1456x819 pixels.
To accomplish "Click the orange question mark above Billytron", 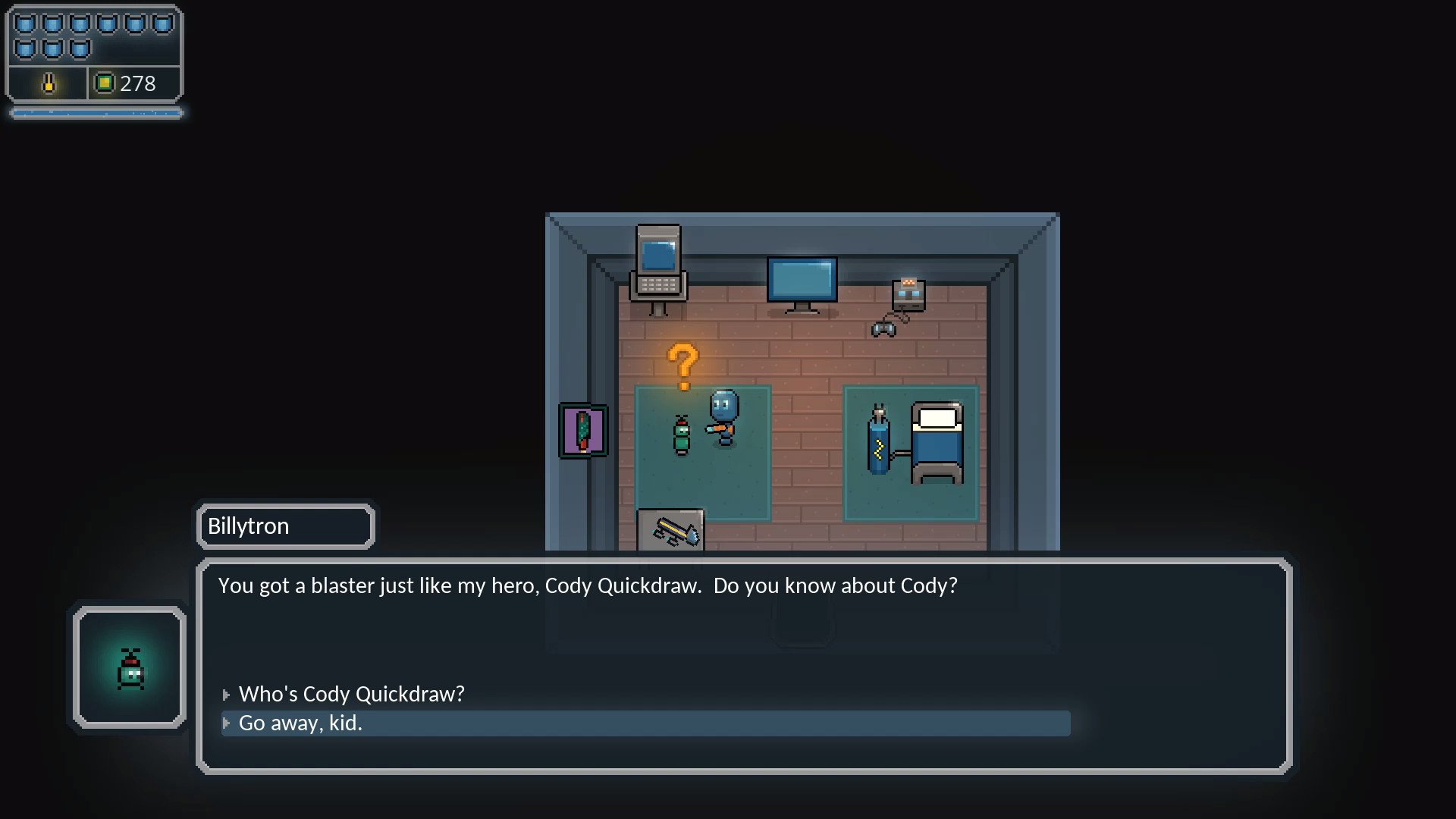I will point(684,364).
